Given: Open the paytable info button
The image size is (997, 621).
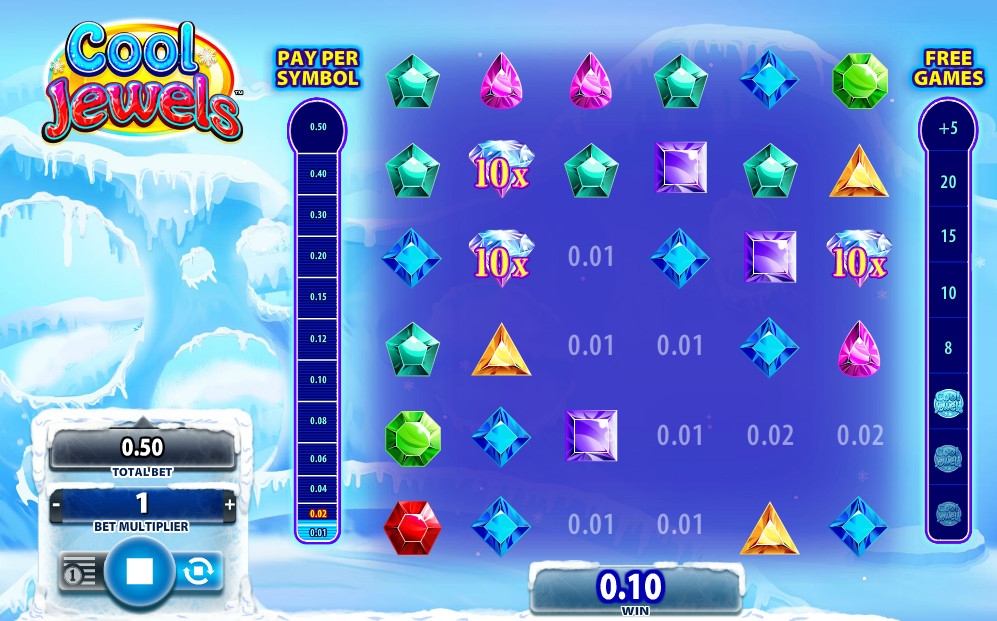Looking at the screenshot, I should point(79,571).
